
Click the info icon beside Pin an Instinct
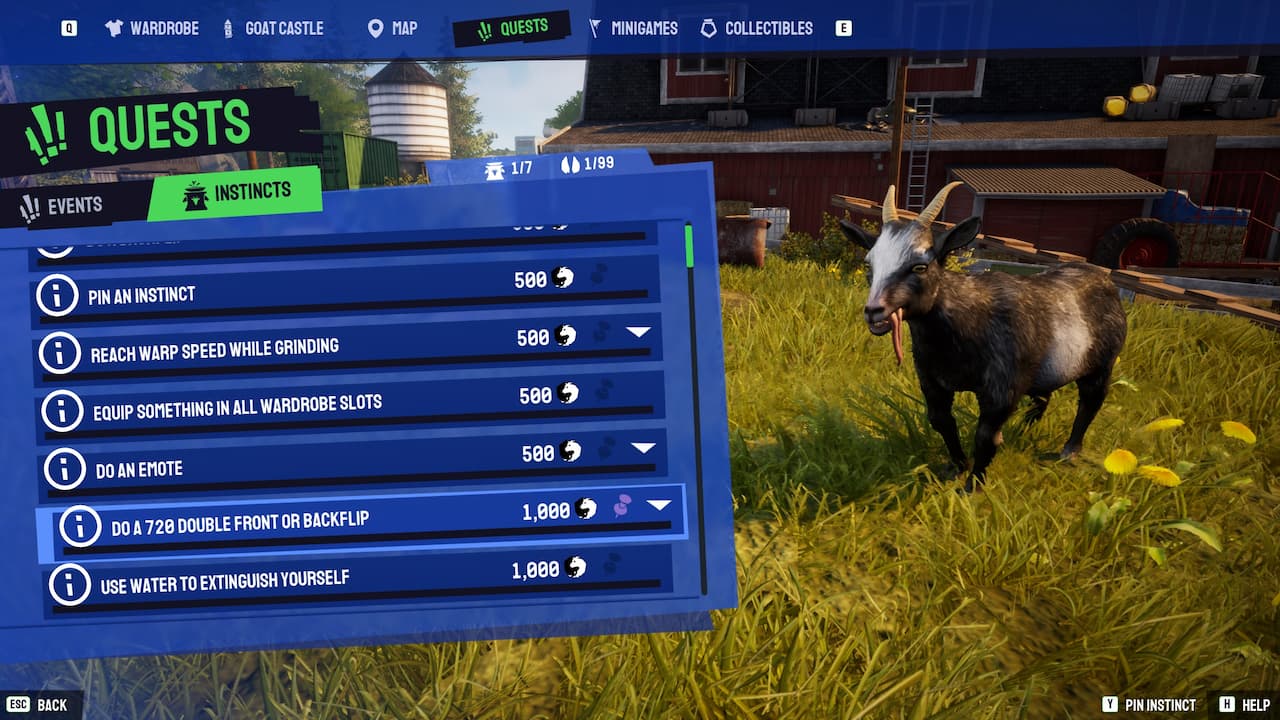click(56, 295)
